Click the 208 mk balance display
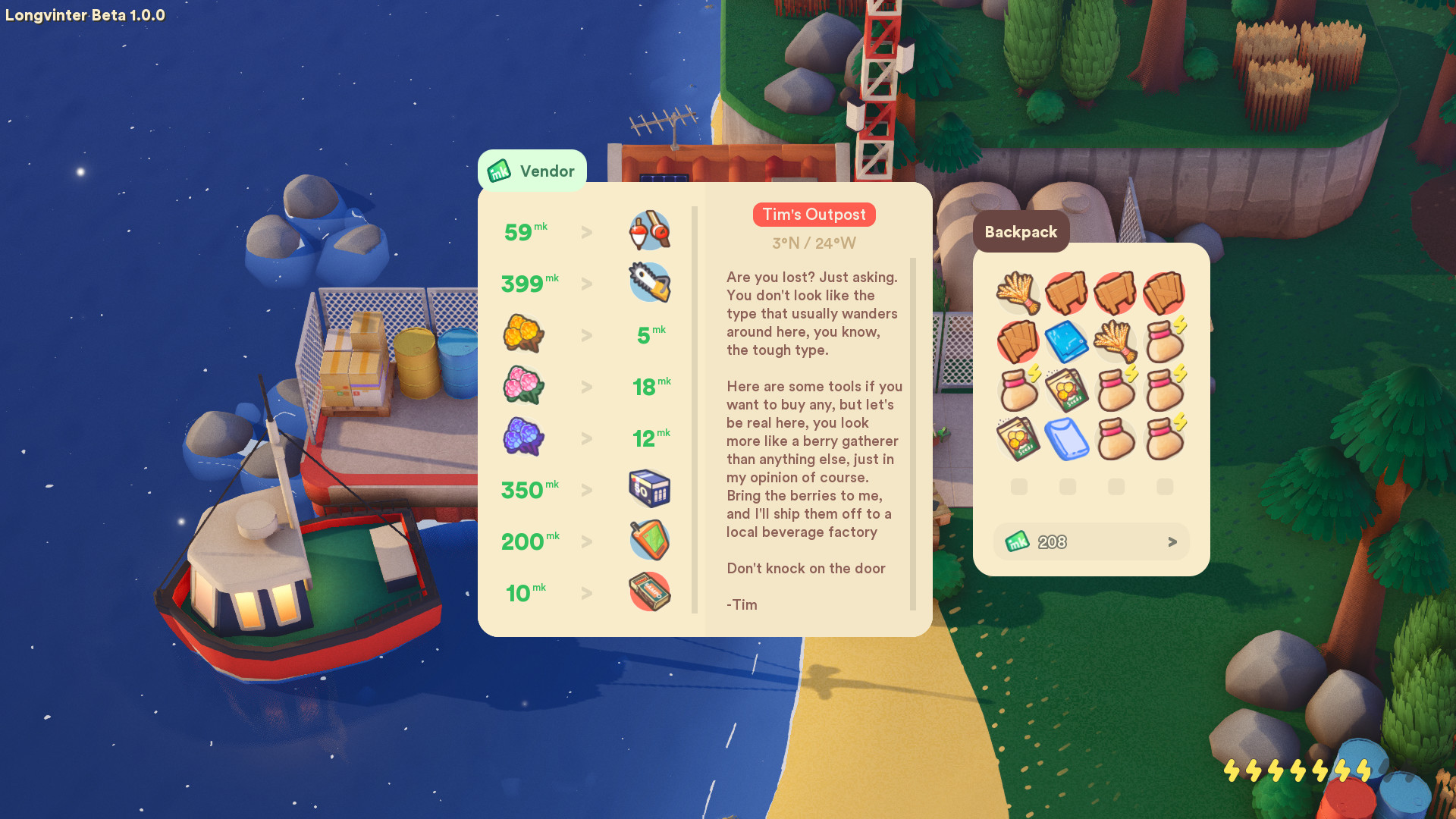 coord(1053,541)
